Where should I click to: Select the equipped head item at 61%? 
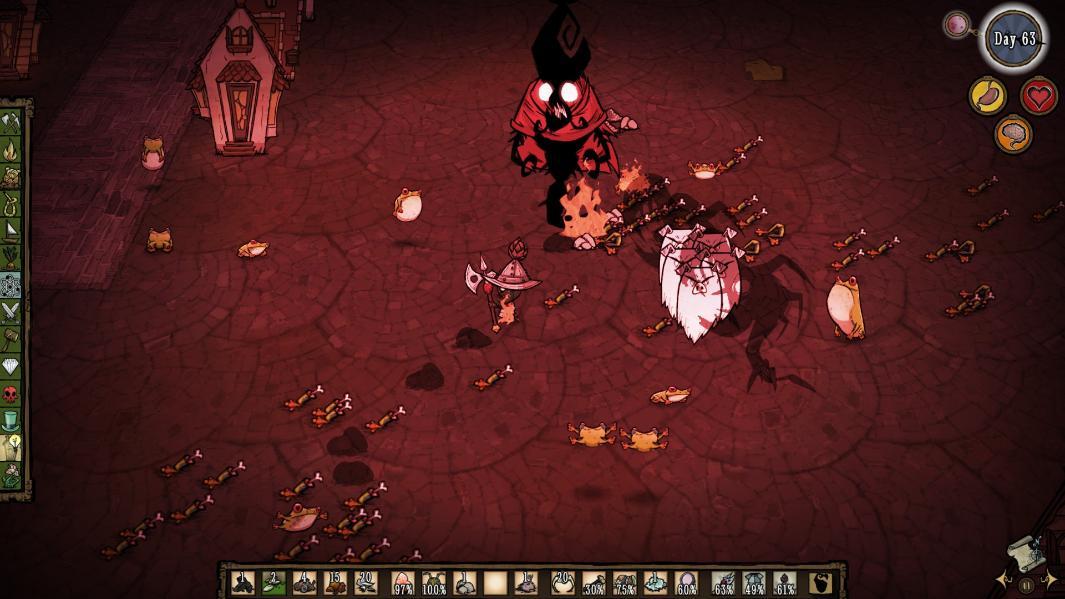tap(785, 582)
